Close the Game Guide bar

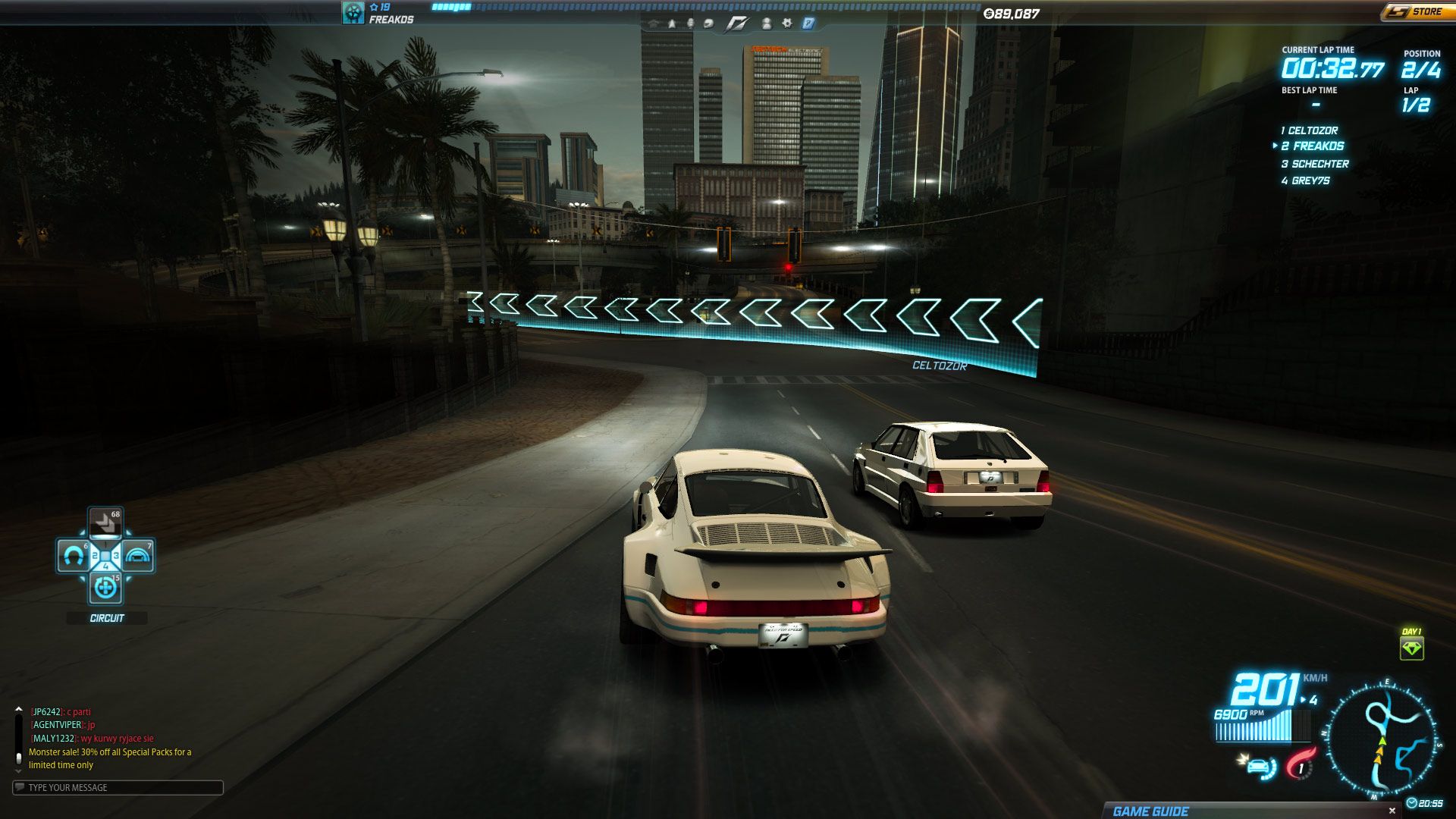[1392, 811]
